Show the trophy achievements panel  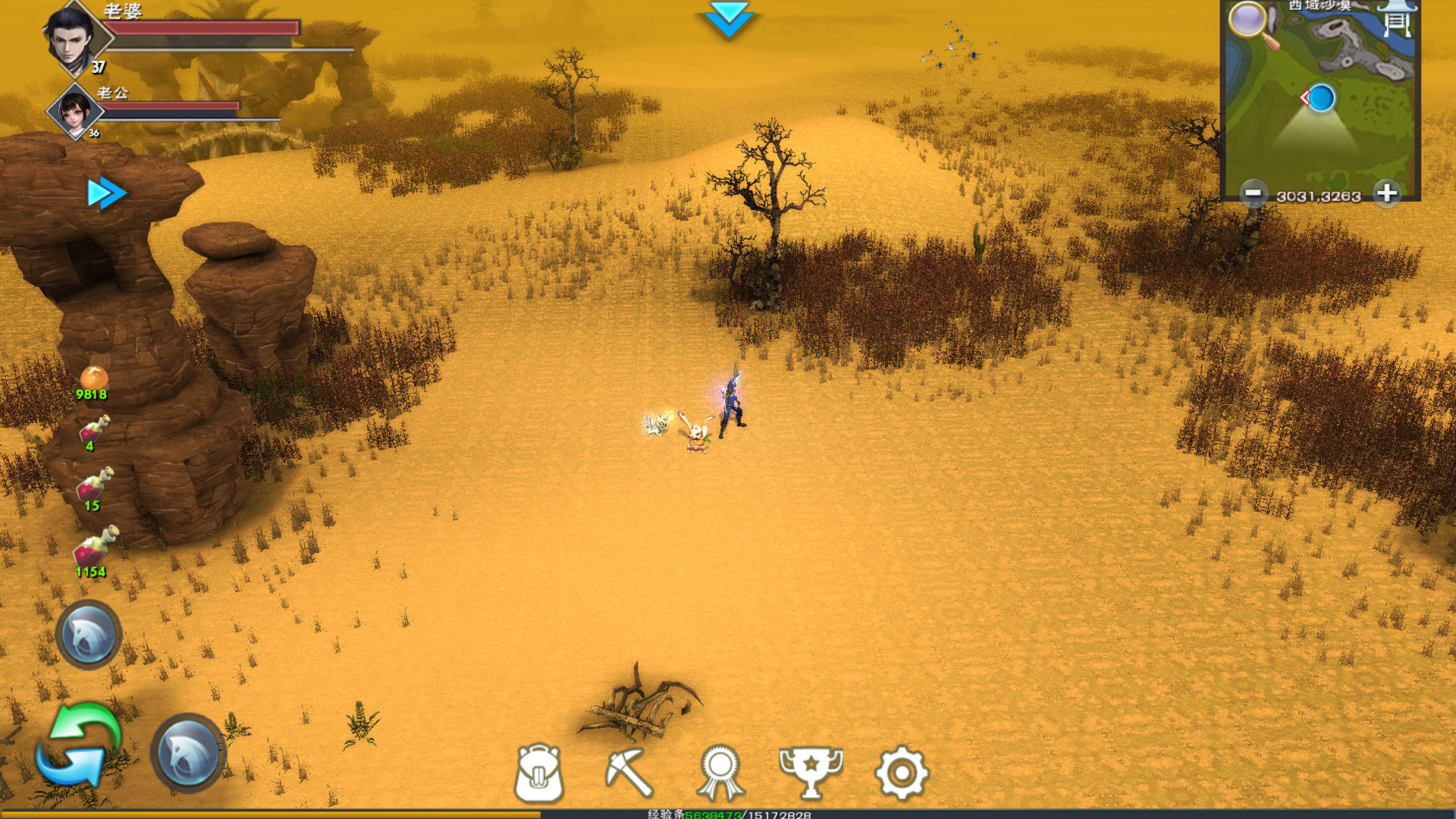[x=811, y=772]
